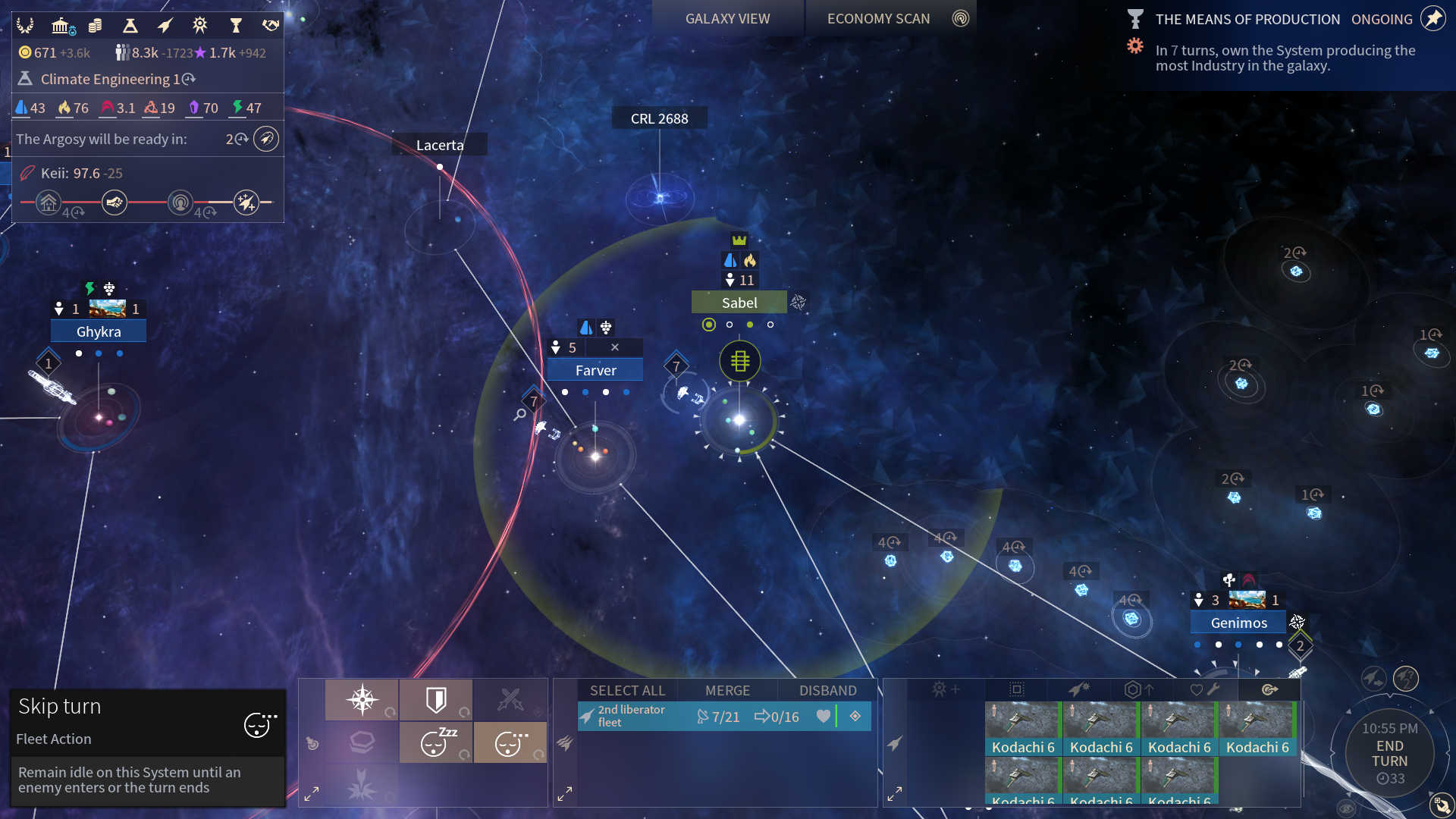Open the senate building screen icon
Viewport: 1456px width, 819px height.
[62, 26]
